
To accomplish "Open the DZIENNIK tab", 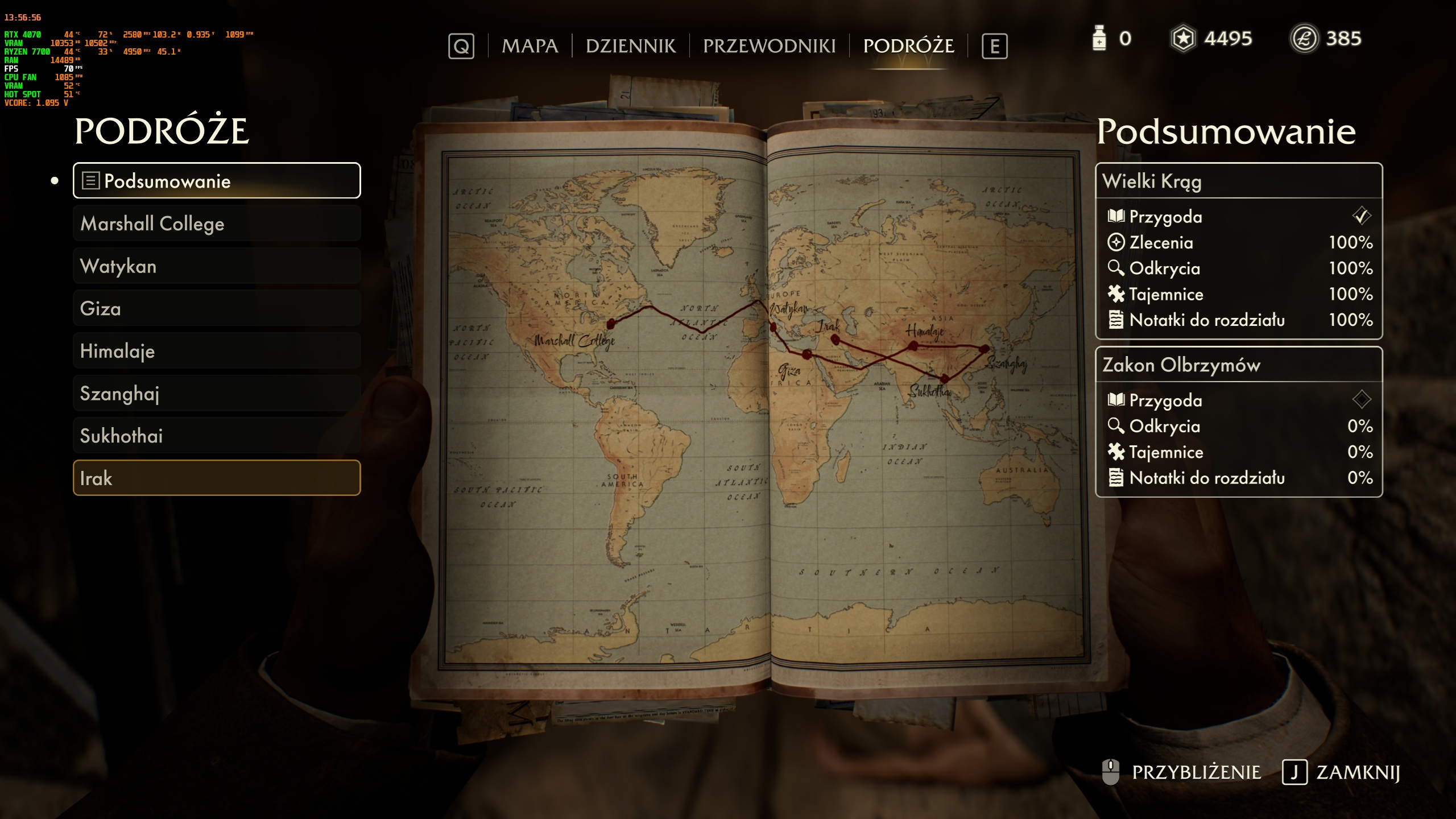I will 631,46.
